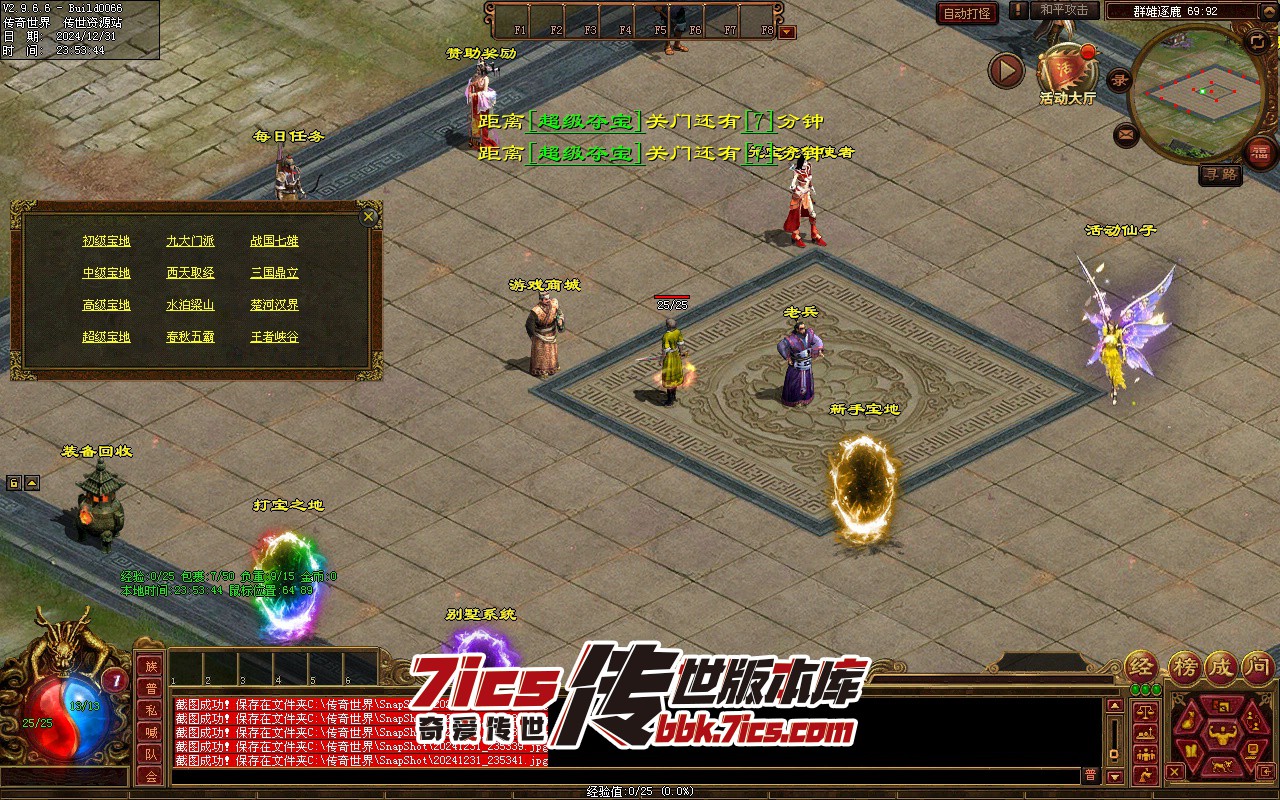Viewport: 1280px width, 800px height.
Task: Open the 战国七雄 map link
Action: point(274,241)
